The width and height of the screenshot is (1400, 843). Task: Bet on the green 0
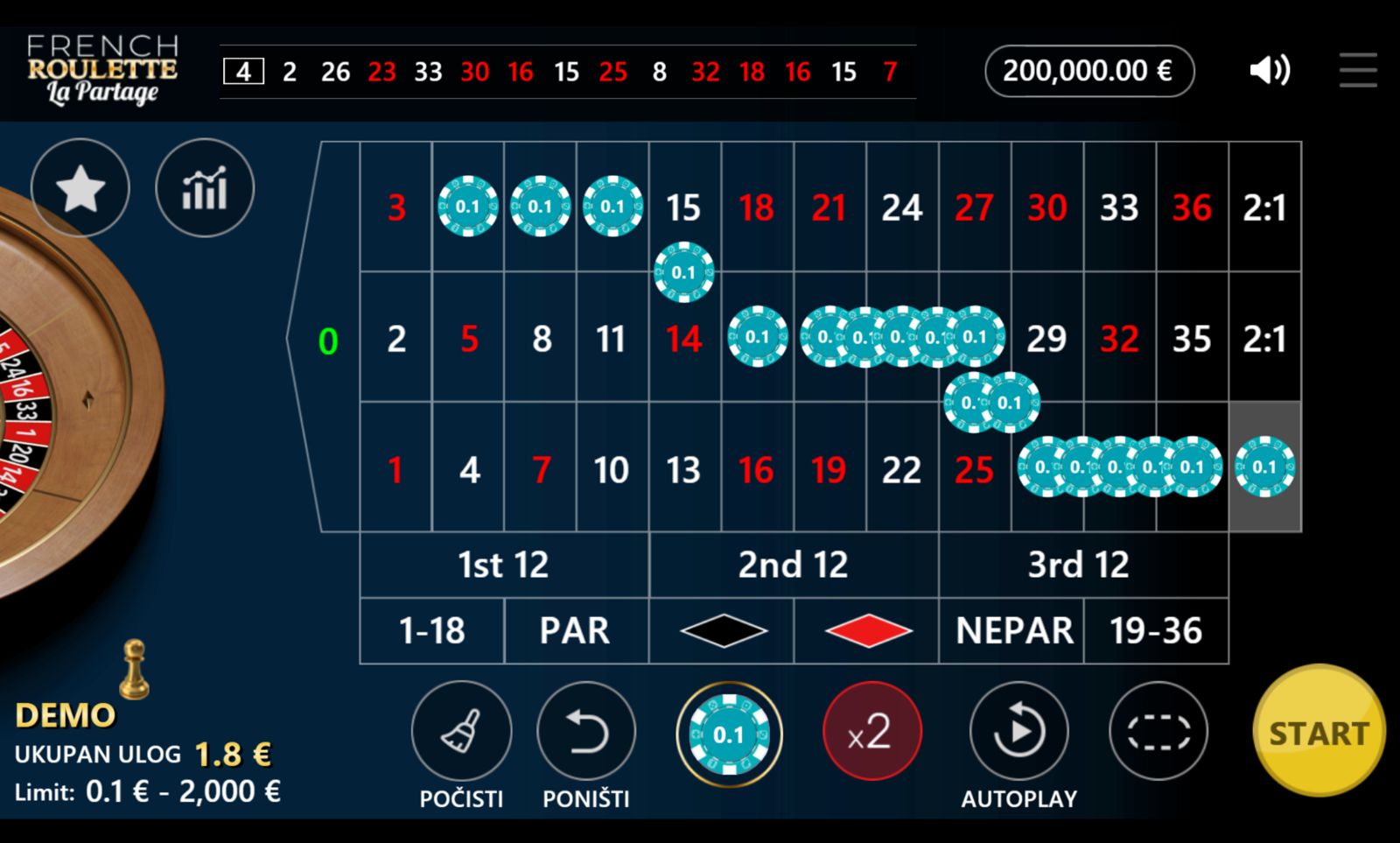click(x=328, y=340)
